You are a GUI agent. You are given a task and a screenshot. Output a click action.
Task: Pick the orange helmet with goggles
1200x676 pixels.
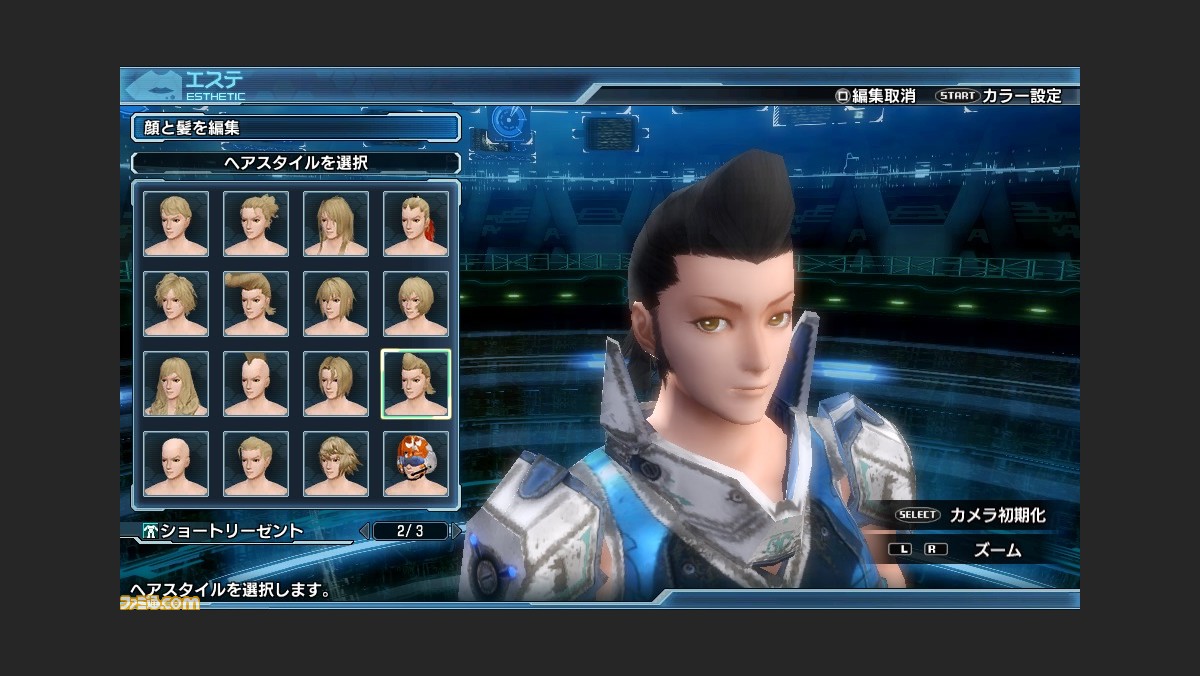pyautogui.click(x=416, y=464)
